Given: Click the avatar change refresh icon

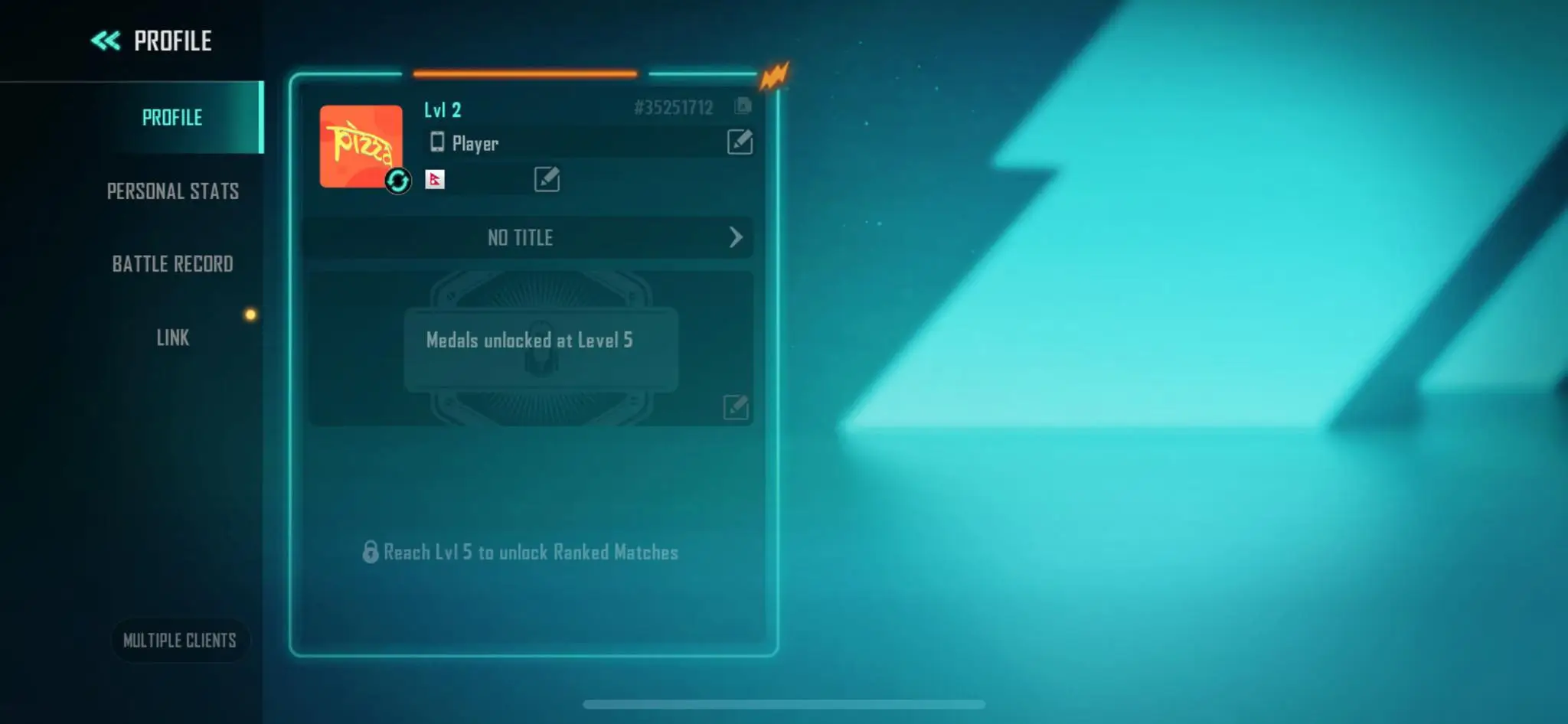Looking at the screenshot, I should 397,181.
